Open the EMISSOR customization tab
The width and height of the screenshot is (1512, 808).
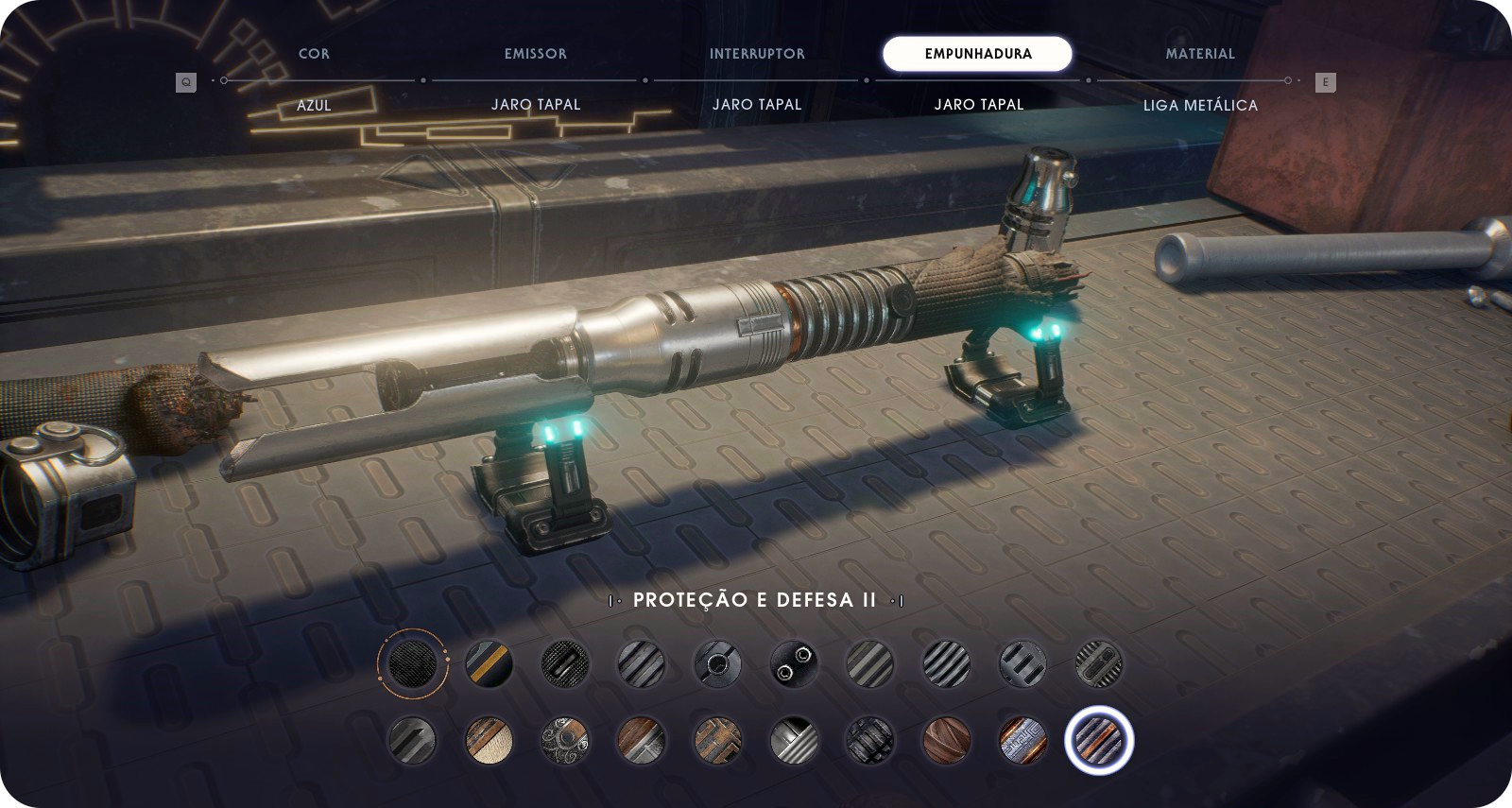(535, 54)
